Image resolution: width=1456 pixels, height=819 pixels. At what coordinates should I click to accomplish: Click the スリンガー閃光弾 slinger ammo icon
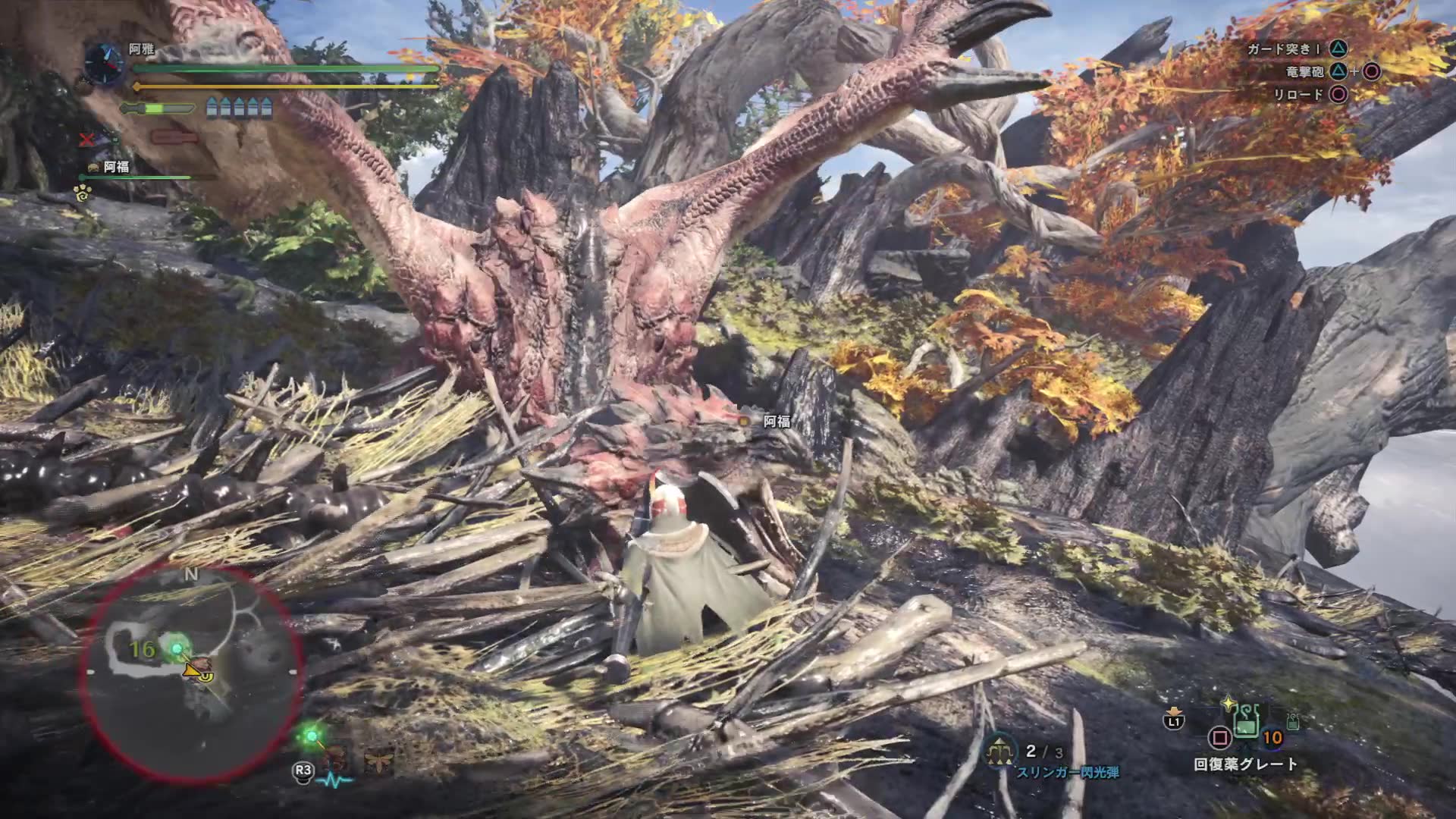click(x=1000, y=751)
